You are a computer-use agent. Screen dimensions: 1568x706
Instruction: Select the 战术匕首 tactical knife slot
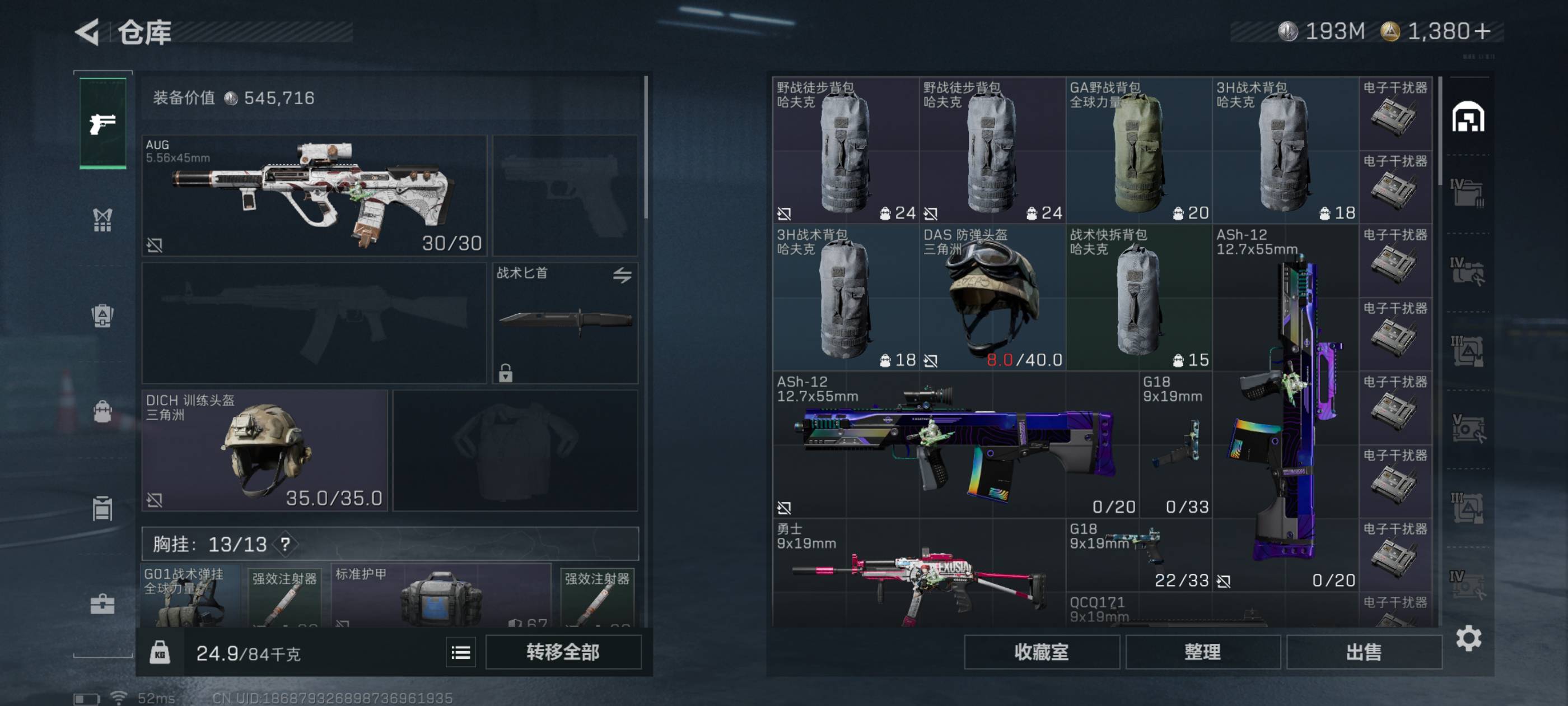[564, 322]
